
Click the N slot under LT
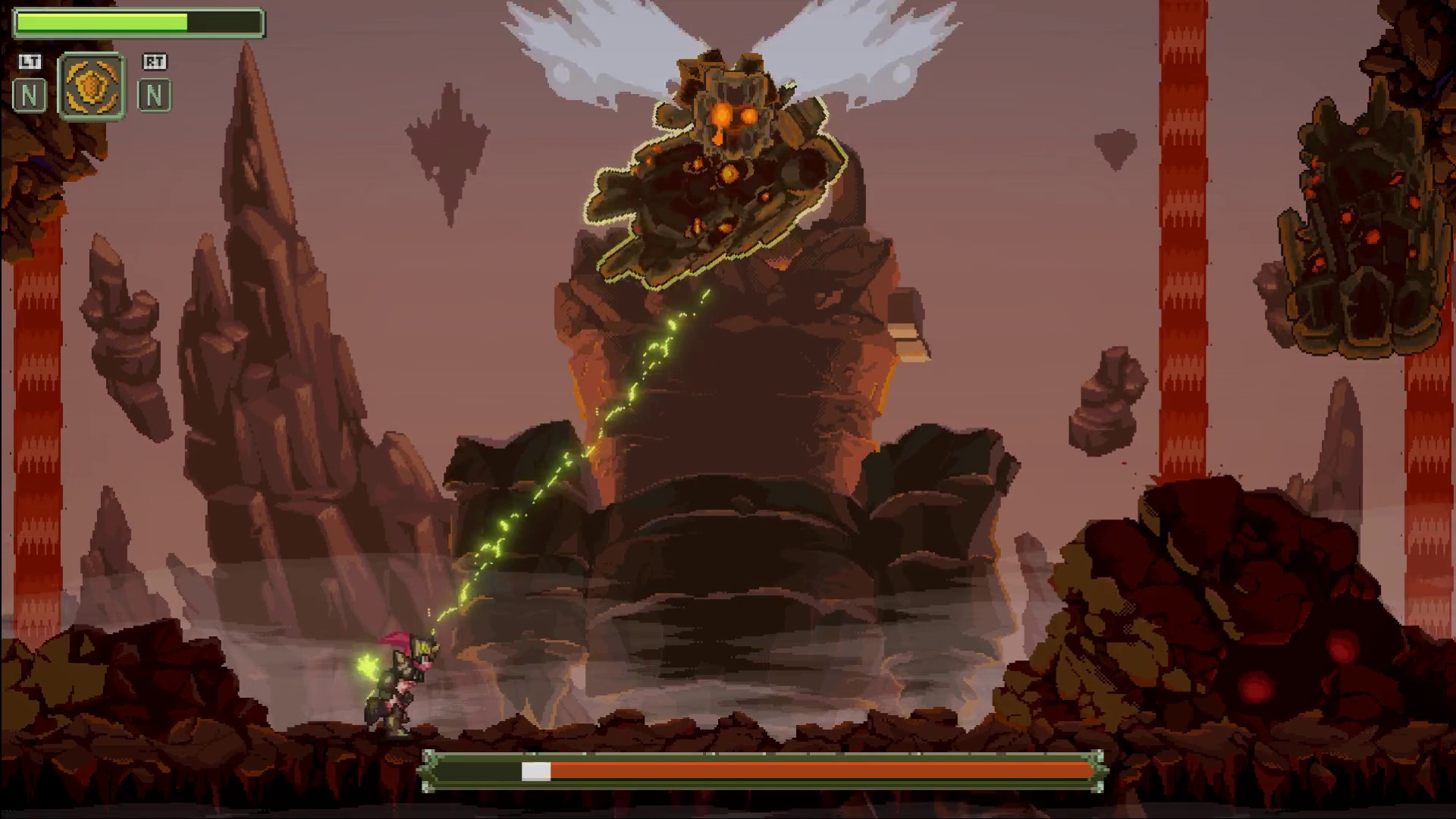30,96
